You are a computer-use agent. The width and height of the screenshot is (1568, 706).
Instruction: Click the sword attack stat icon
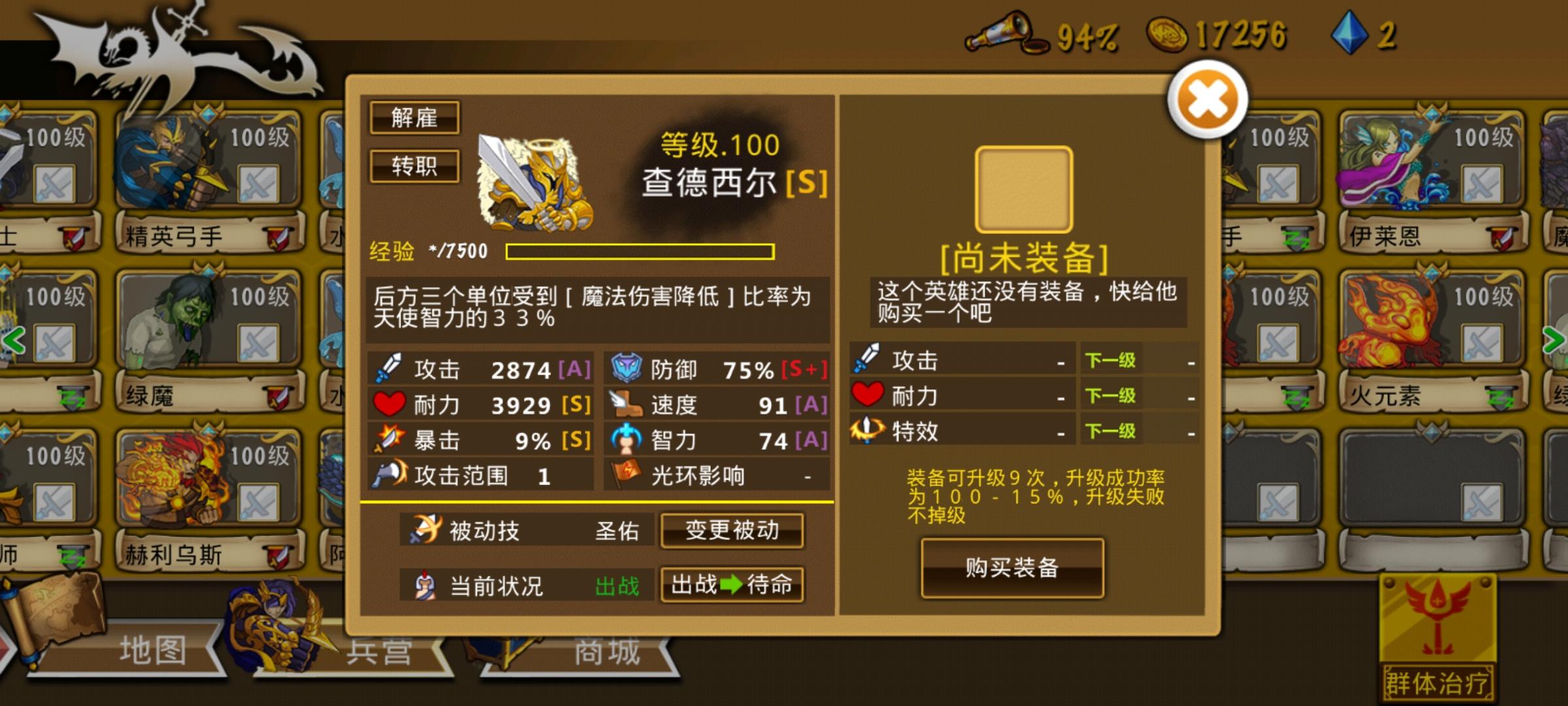click(387, 368)
